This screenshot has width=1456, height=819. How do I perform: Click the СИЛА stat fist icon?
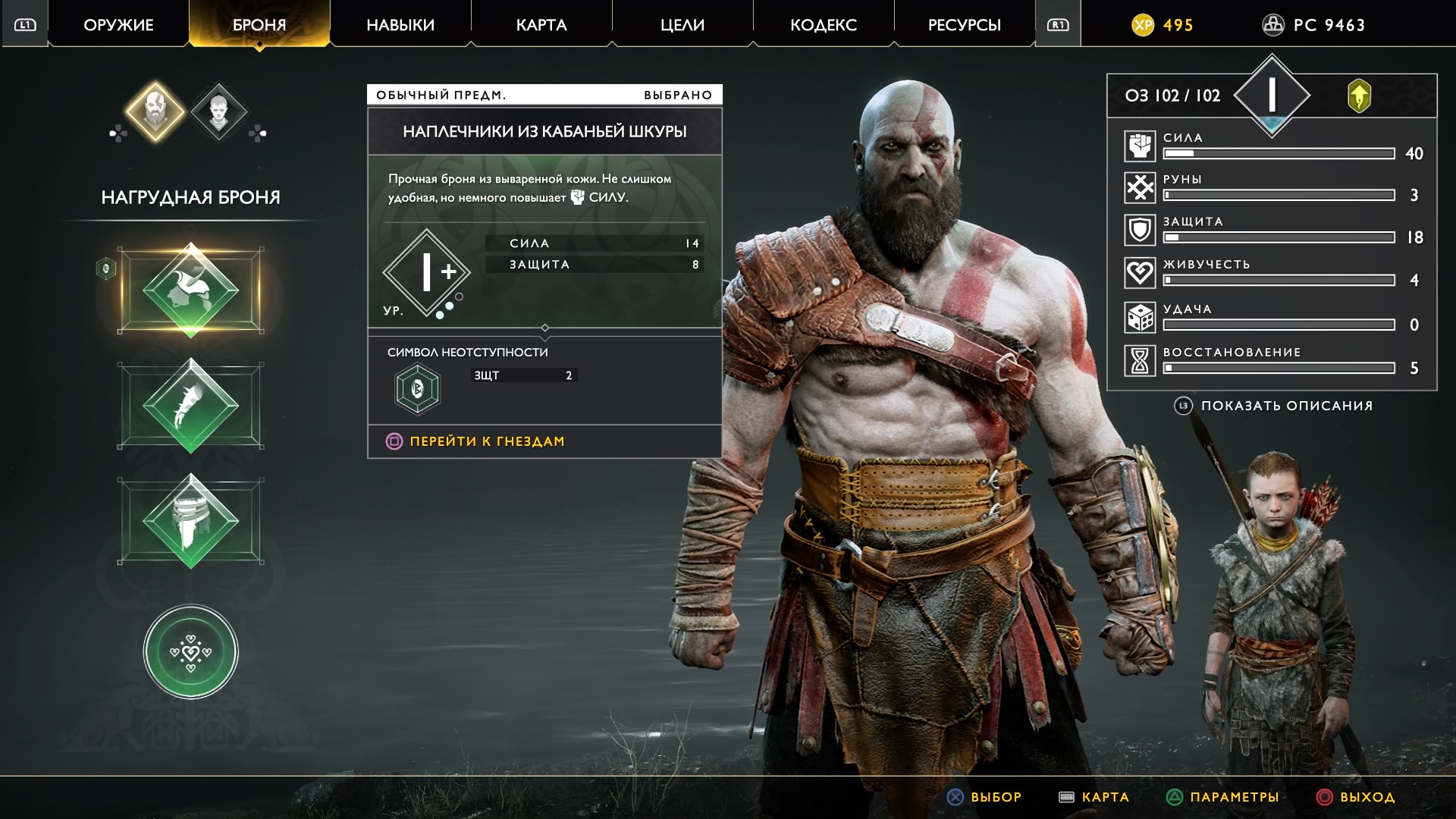[1139, 146]
